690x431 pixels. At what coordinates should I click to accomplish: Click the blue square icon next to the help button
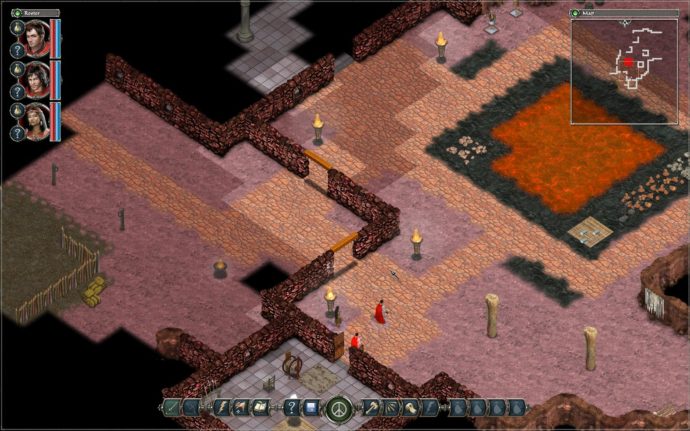click(x=310, y=407)
